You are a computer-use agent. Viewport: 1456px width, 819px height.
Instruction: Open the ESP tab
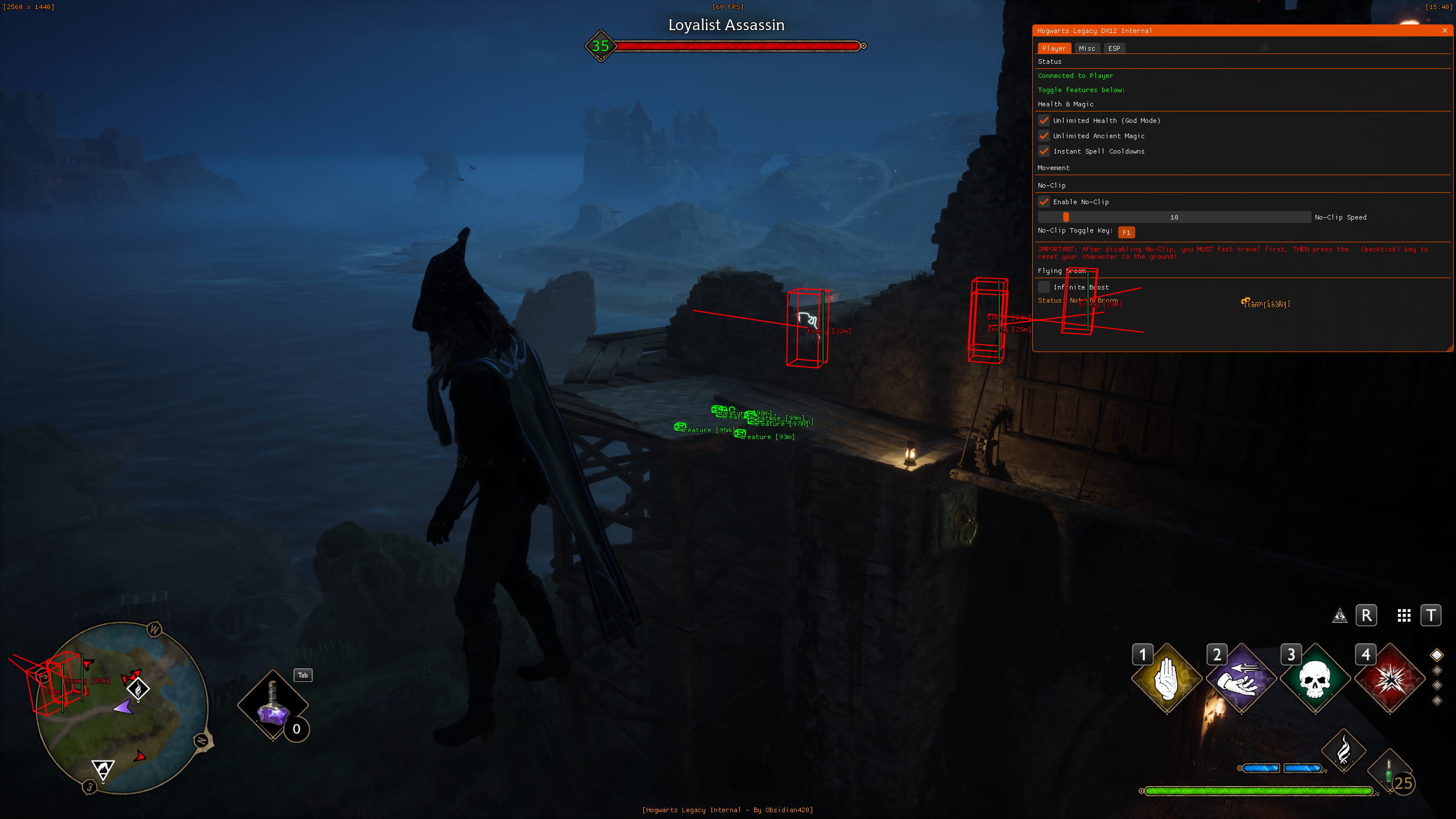[1114, 48]
